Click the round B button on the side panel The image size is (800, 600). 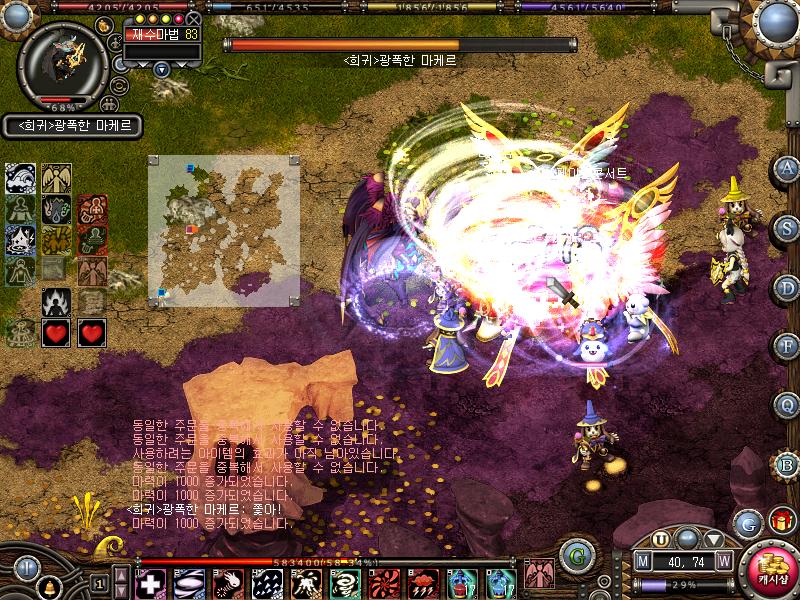coord(787,463)
